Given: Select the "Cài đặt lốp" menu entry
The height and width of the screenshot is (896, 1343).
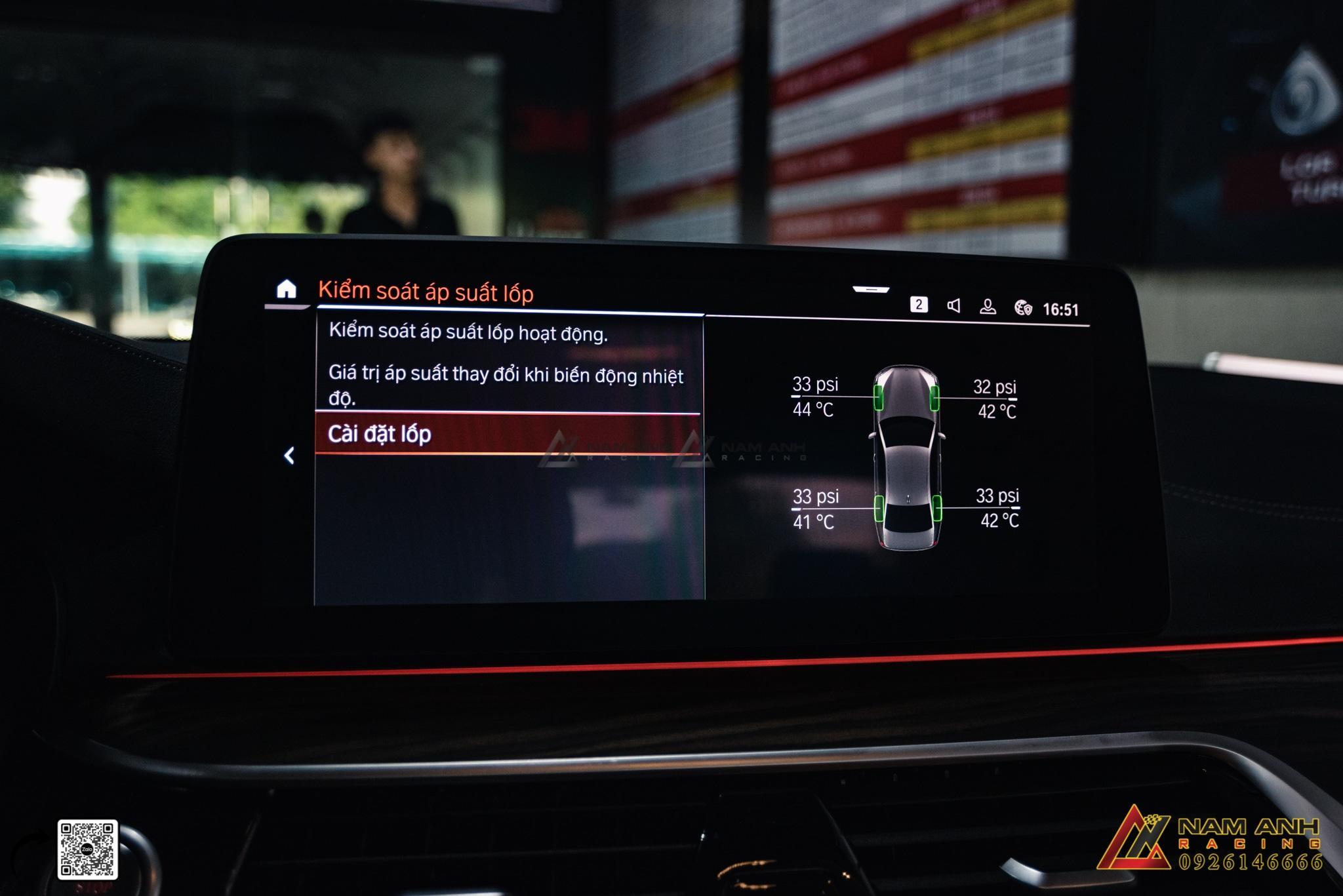Looking at the screenshot, I should 507,434.
